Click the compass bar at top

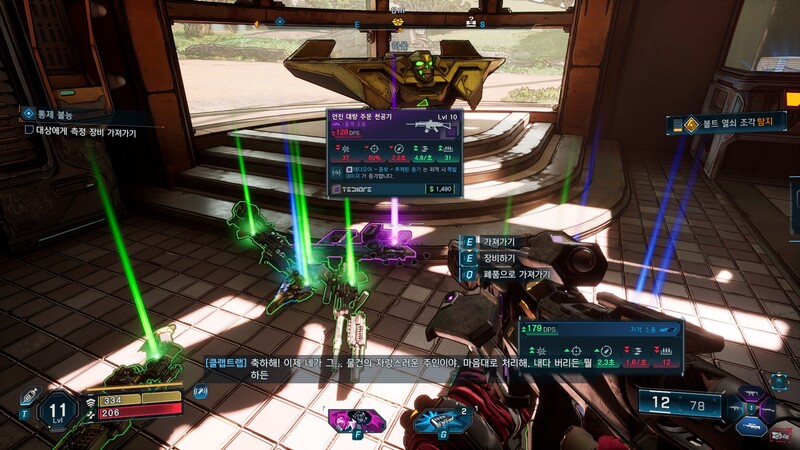(398, 21)
